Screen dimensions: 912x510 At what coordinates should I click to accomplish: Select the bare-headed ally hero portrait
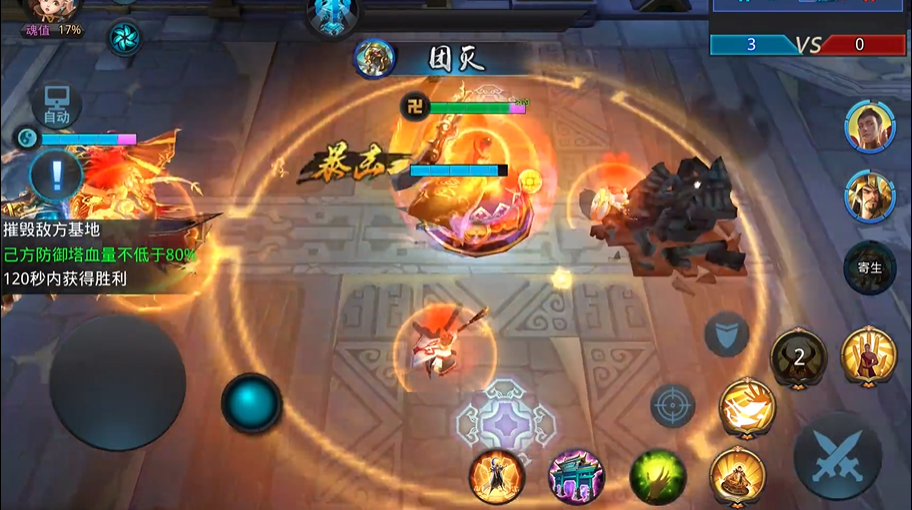(869, 126)
